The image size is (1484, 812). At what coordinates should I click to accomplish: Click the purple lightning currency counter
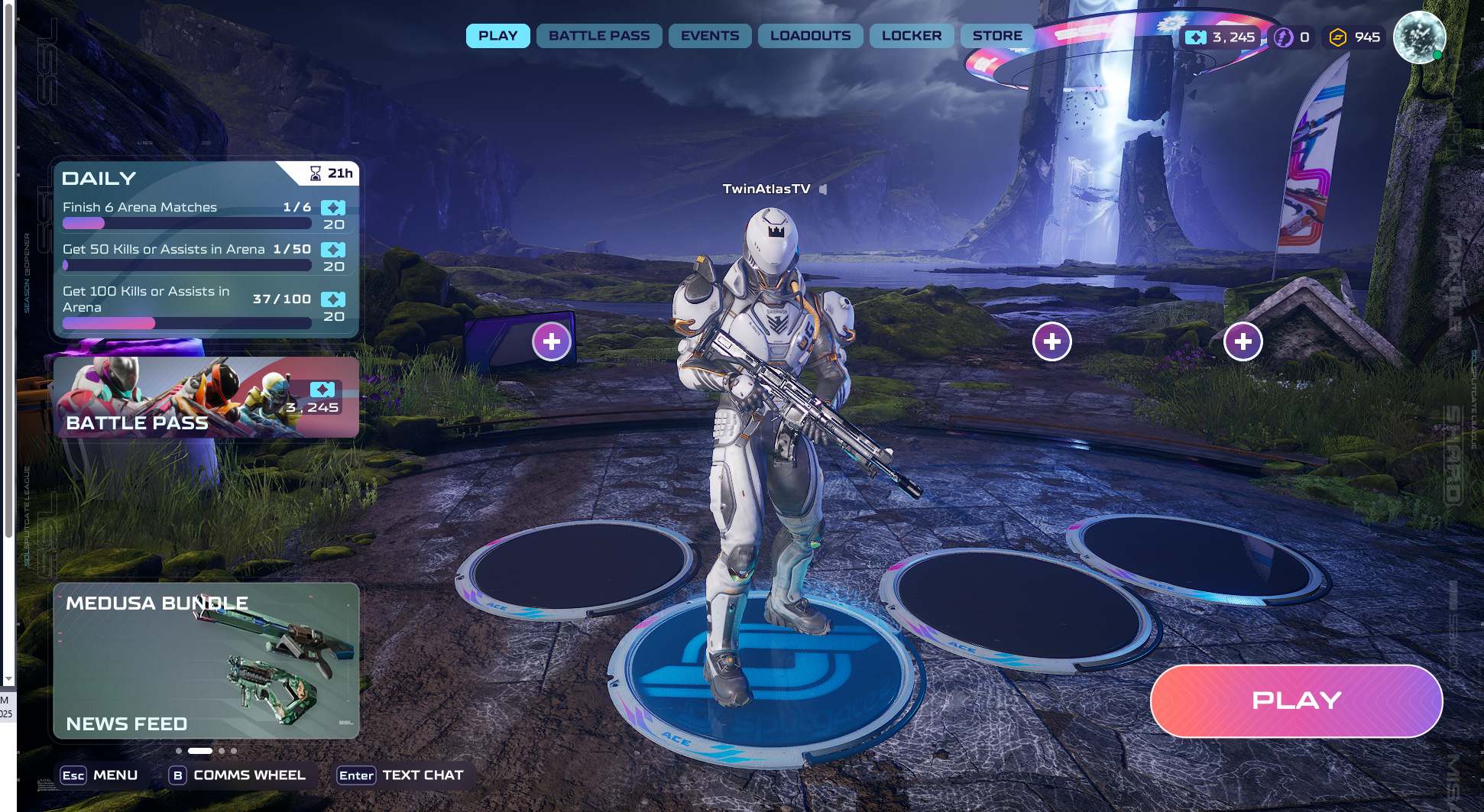[1293, 37]
